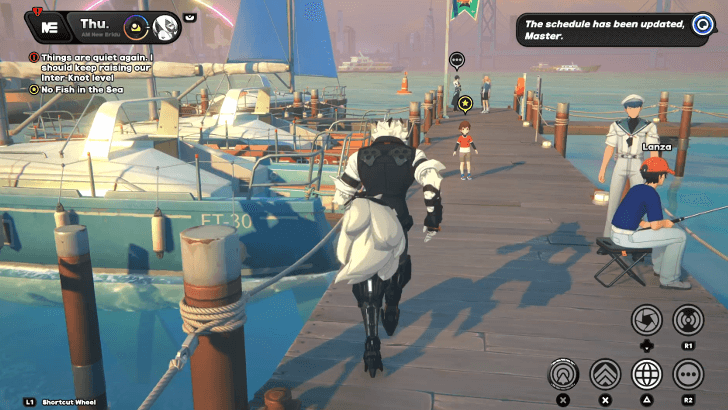Activate the camera shutter photo button

tap(647, 320)
